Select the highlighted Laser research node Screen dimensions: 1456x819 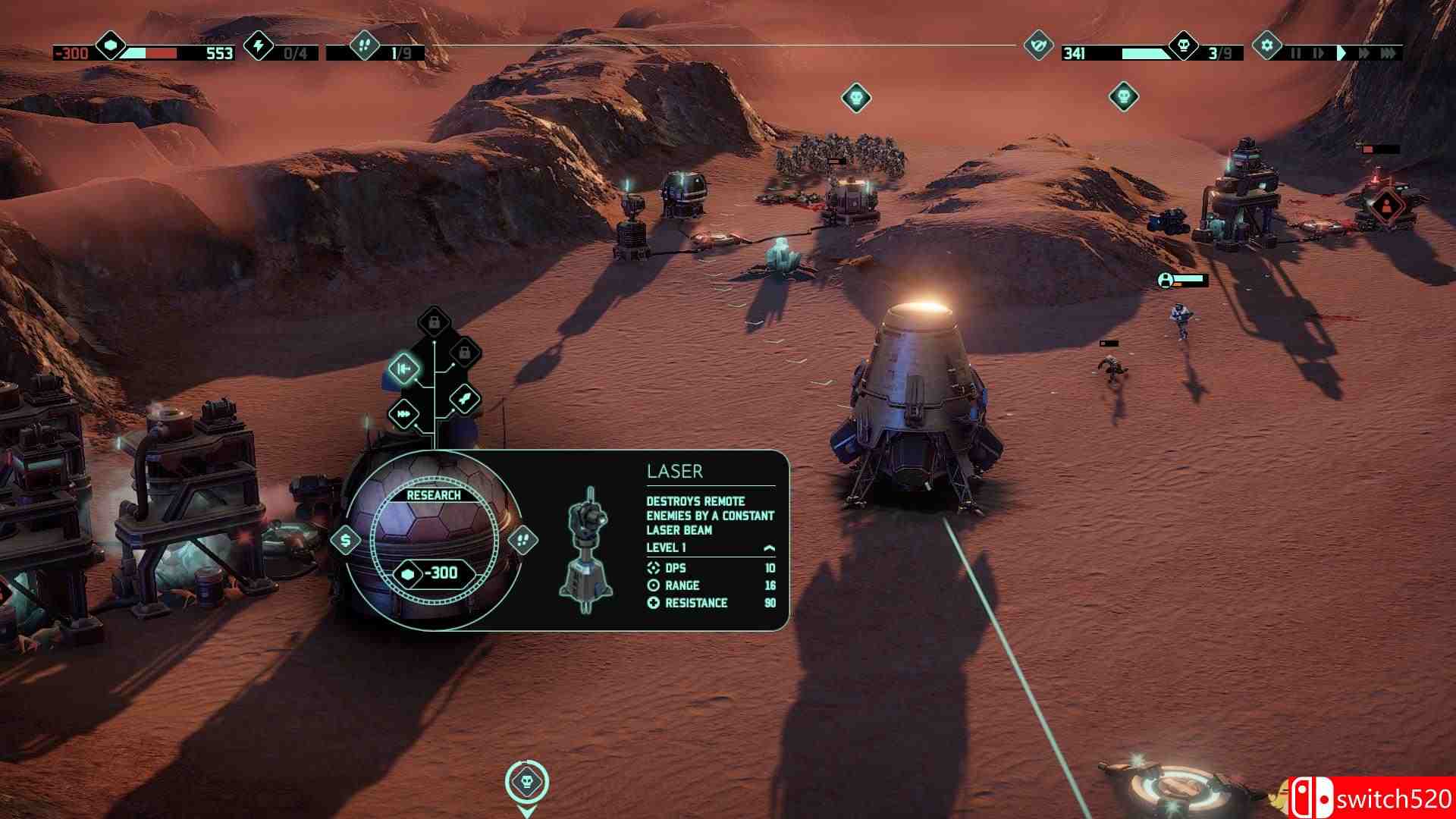[x=403, y=369]
